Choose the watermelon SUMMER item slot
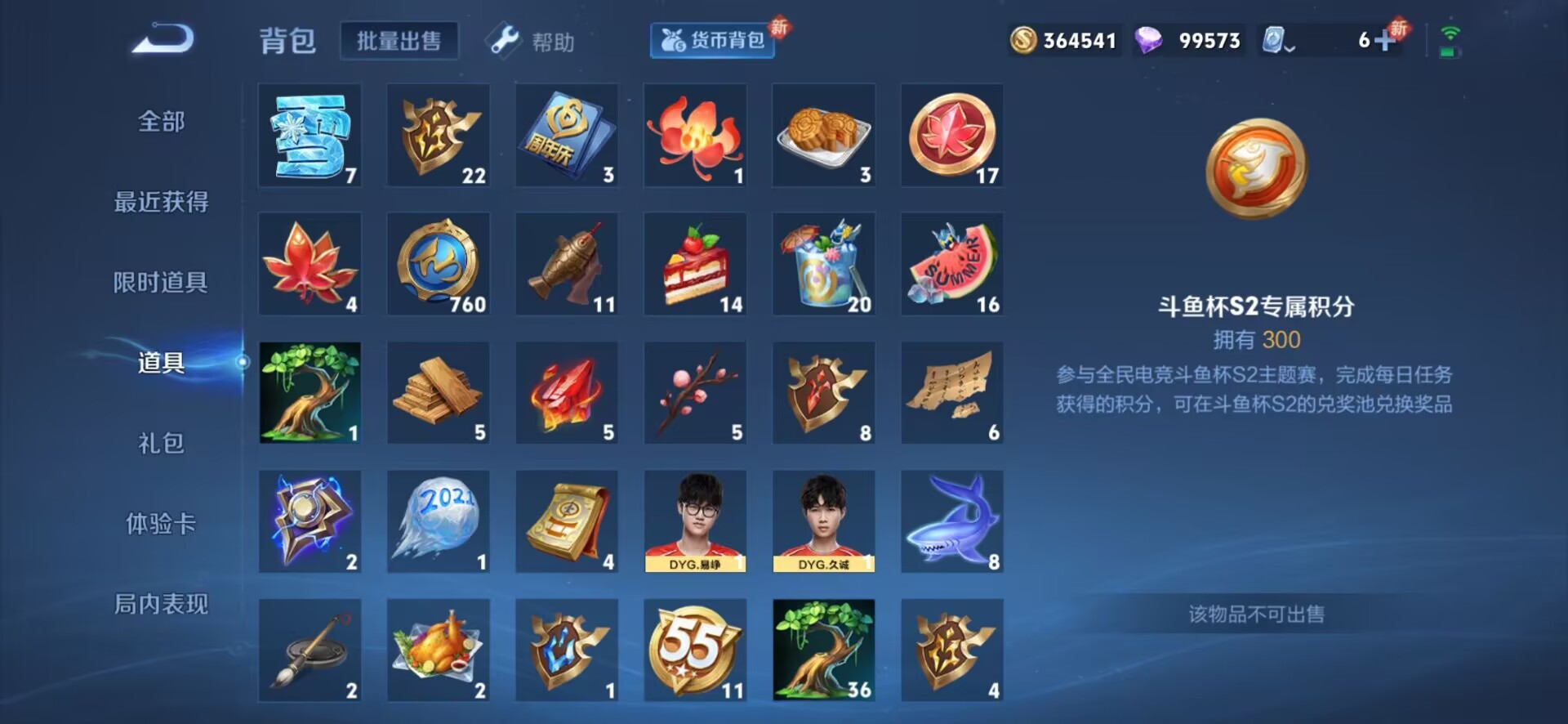Viewport: 1568px width, 724px height. 951,264
